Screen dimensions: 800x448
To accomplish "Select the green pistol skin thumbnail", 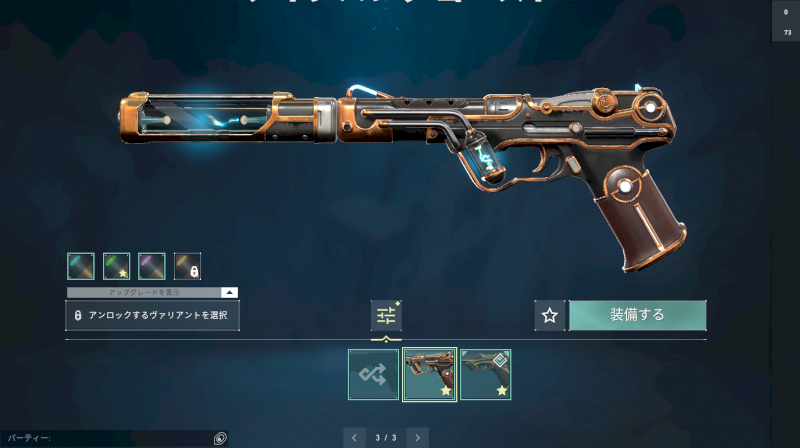I will pos(485,375).
